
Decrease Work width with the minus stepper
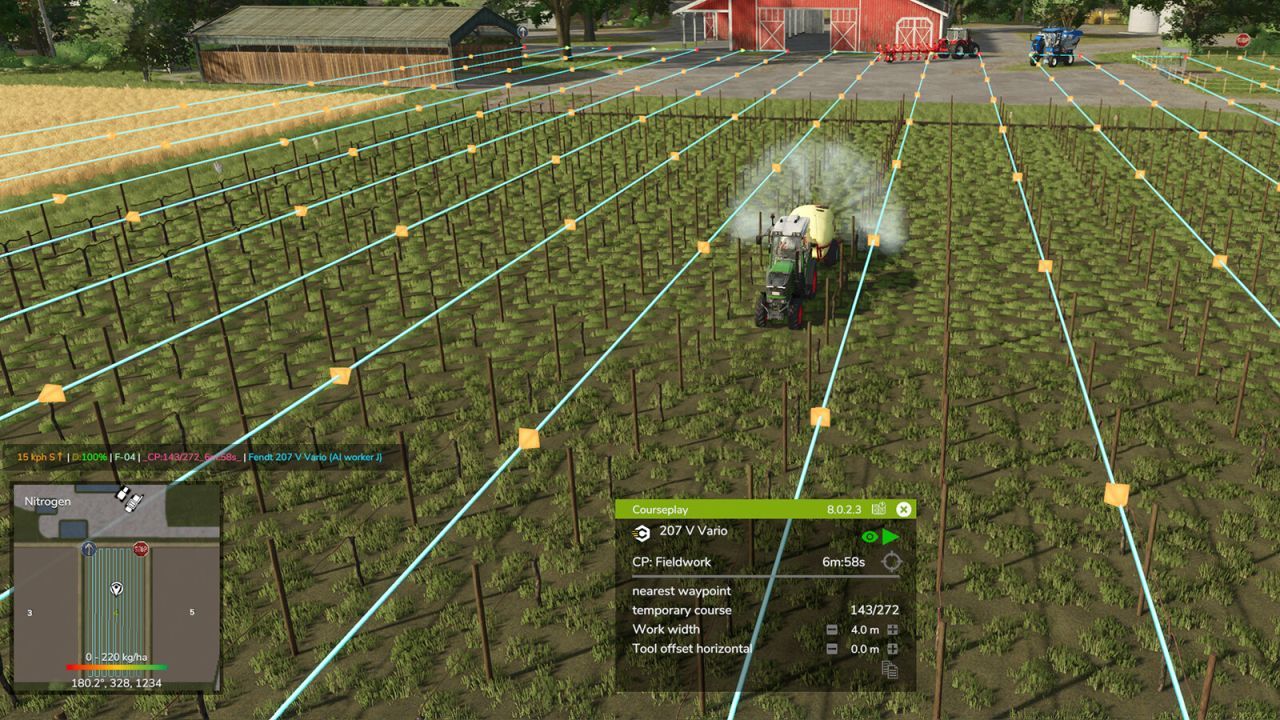832,629
